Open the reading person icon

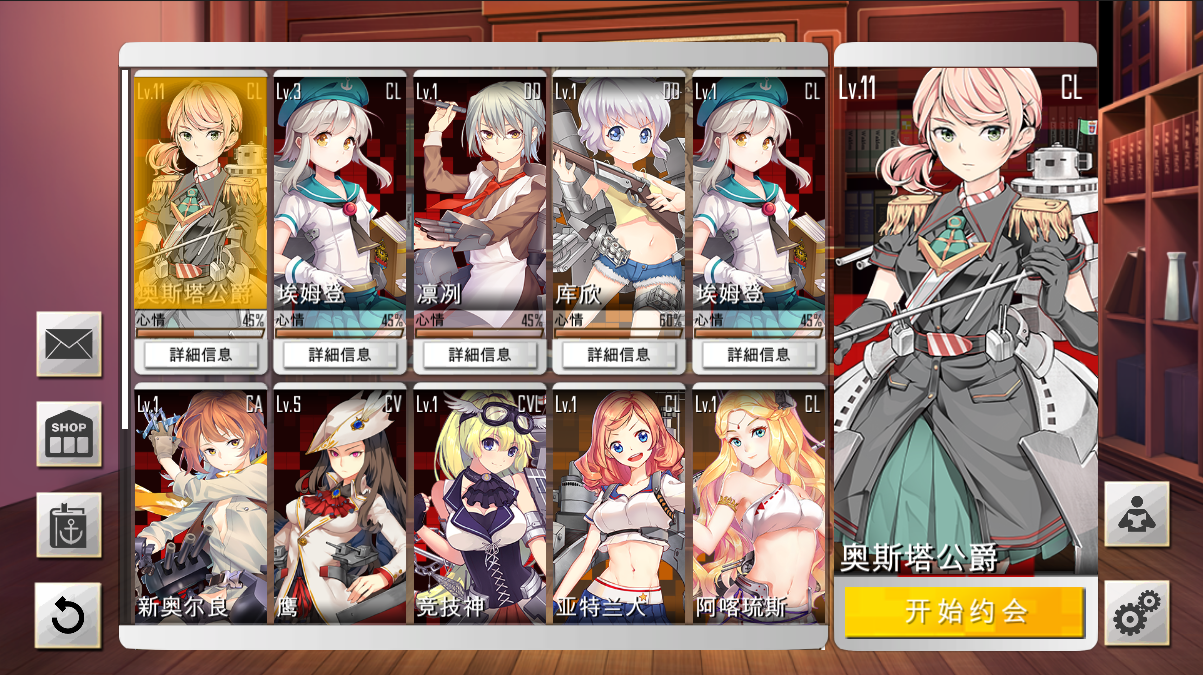1136,514
